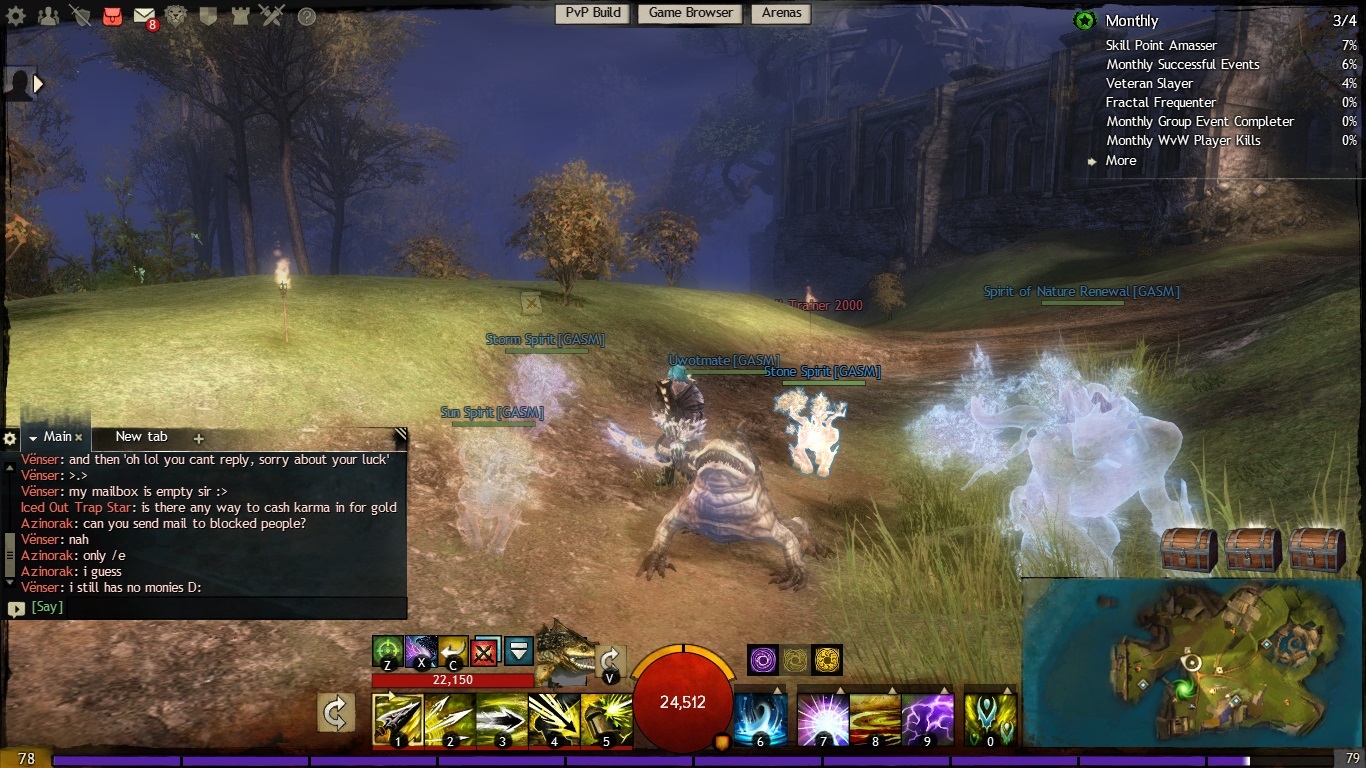
Task: Activate weapon skill slot 1
Action: [x=398, y=720]
